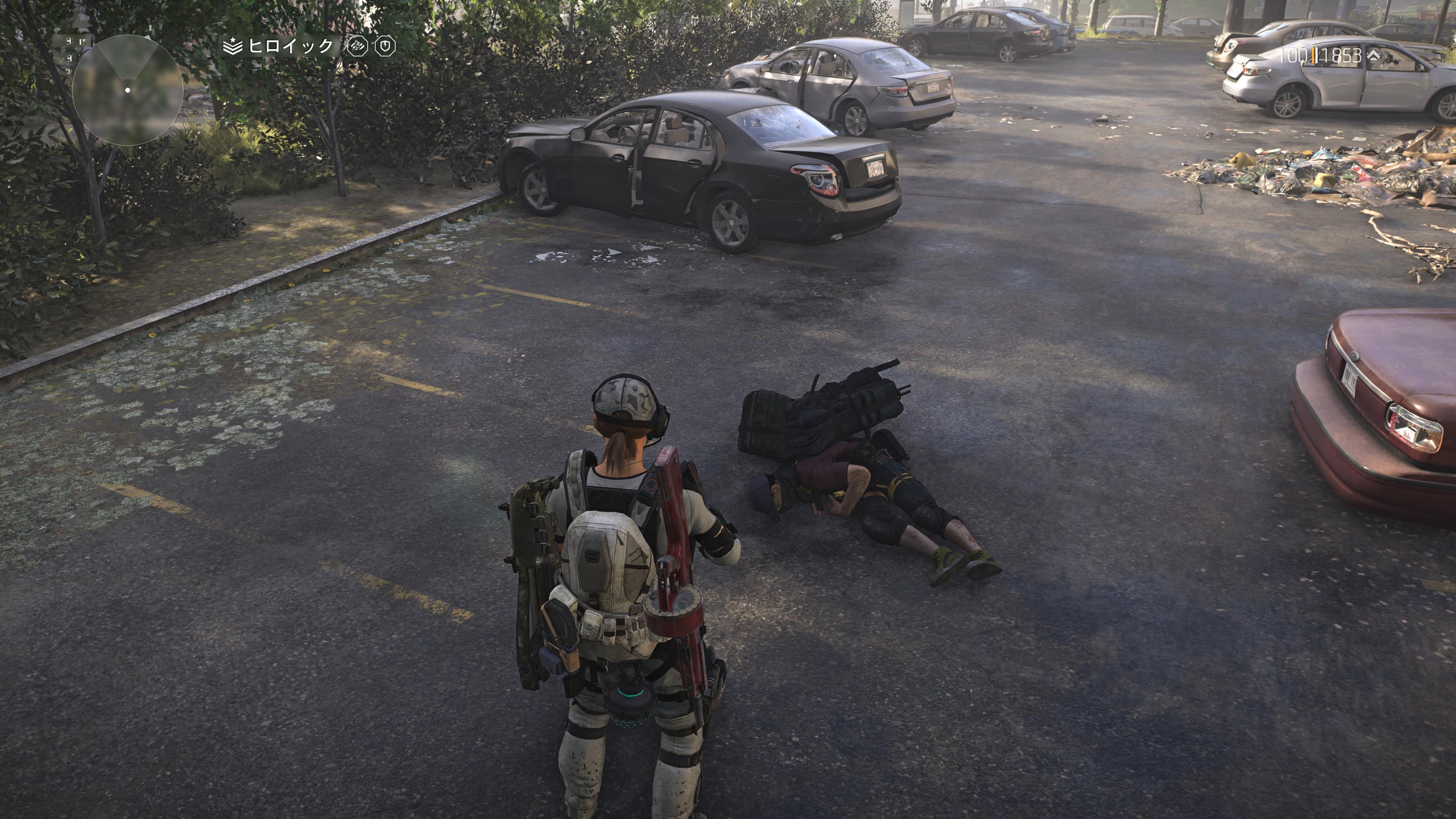Open the circular minimap
Image resolution: width=1456 pixels, height=819 pixels.
coord(128,89)
